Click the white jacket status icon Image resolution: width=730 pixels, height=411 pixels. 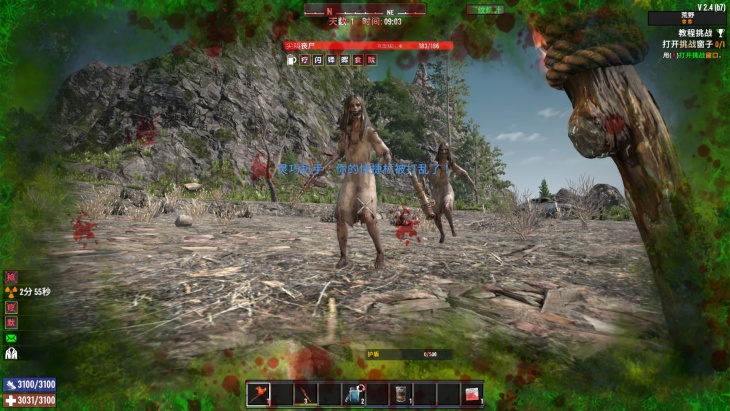point(11,353)
